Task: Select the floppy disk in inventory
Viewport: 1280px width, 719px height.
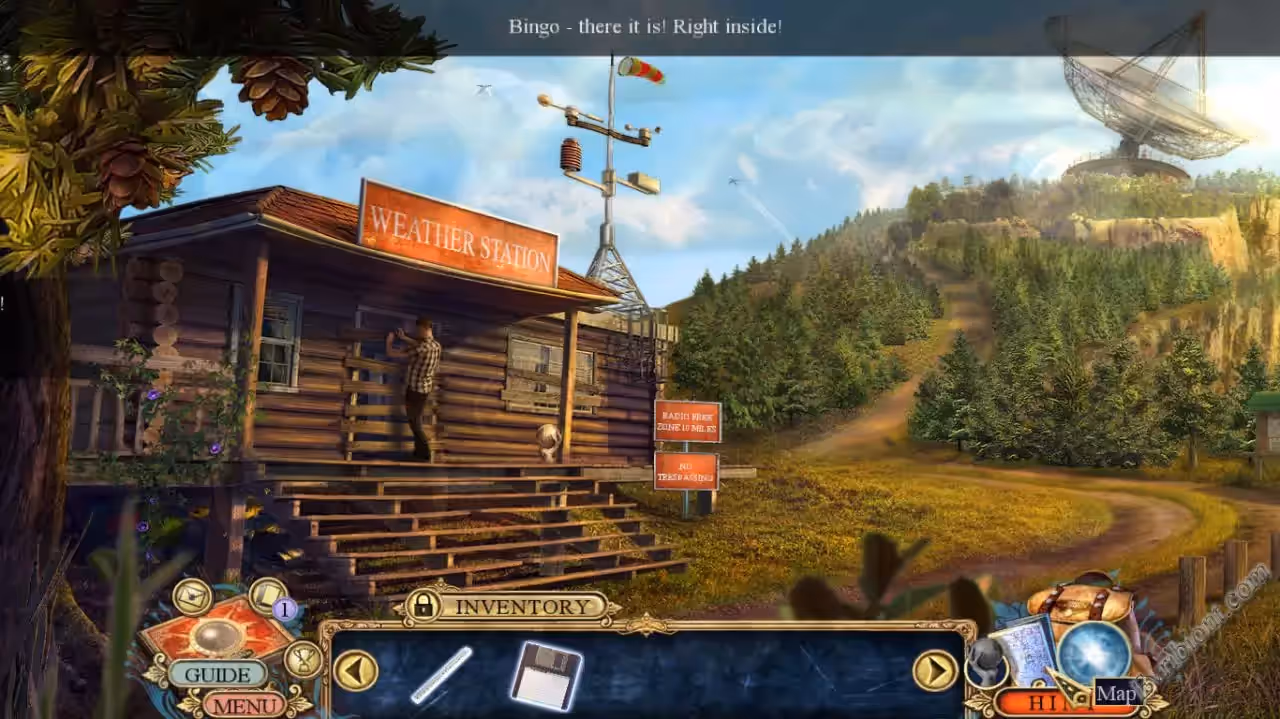Action: pos(546,674)
